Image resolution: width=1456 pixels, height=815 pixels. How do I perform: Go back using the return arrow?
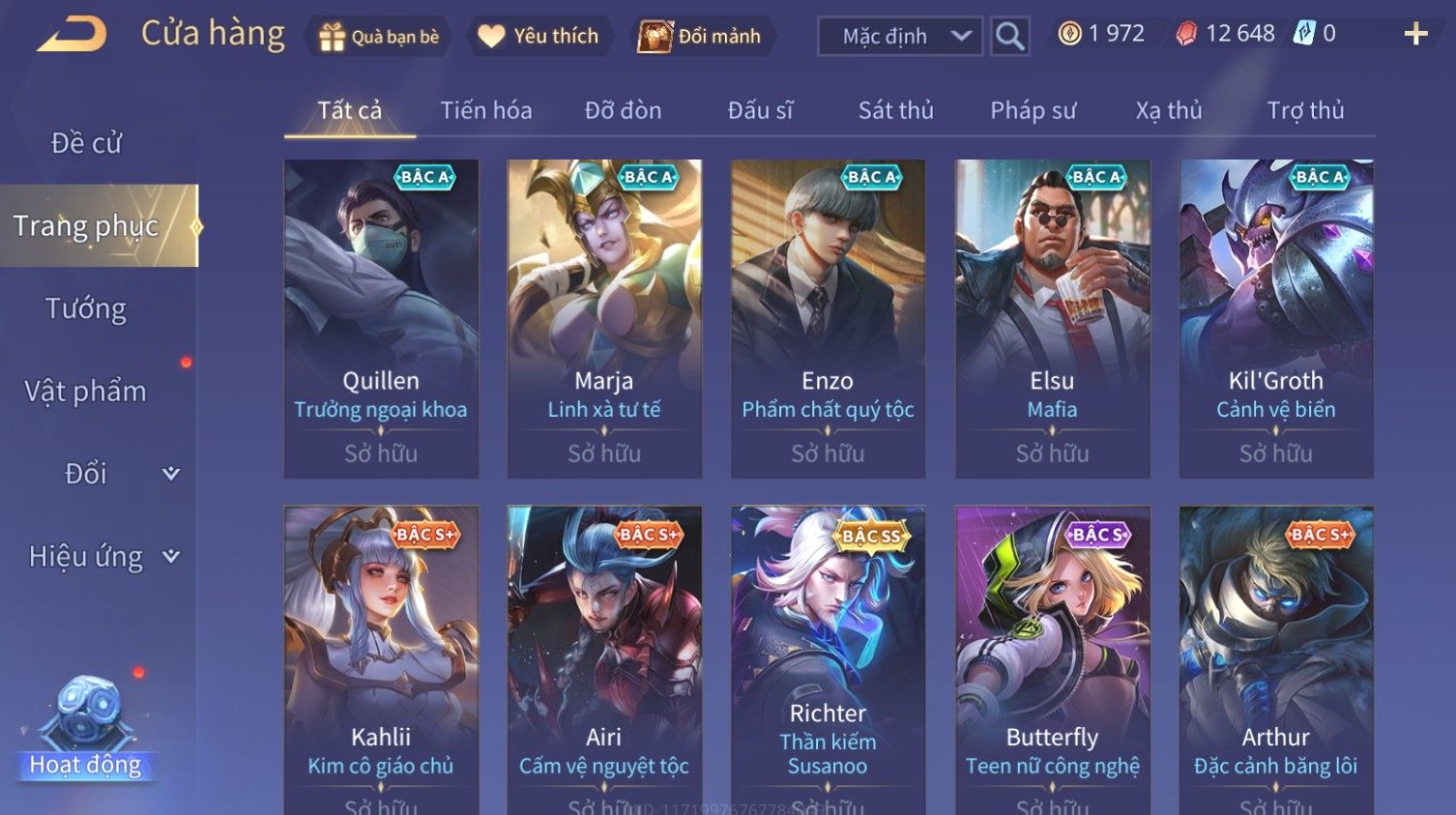pyautogui.click(x=73, y=35)
